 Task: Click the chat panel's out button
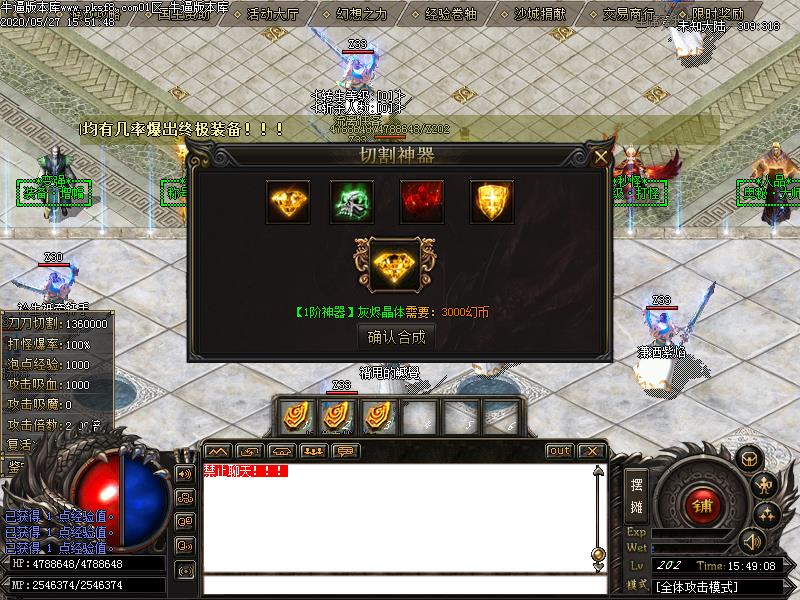[x=559, y=451]
